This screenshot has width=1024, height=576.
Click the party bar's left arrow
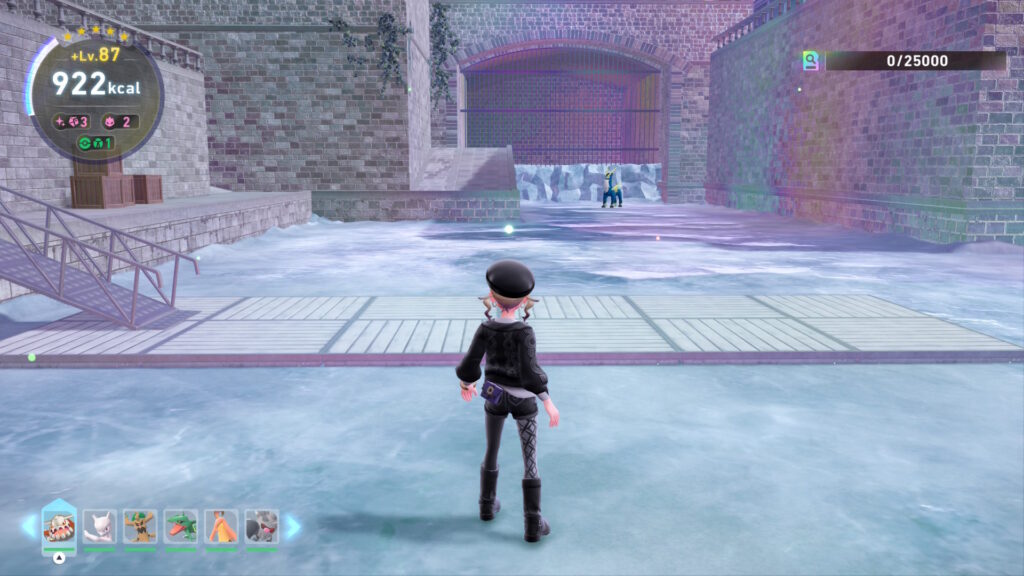pos(29,526)
